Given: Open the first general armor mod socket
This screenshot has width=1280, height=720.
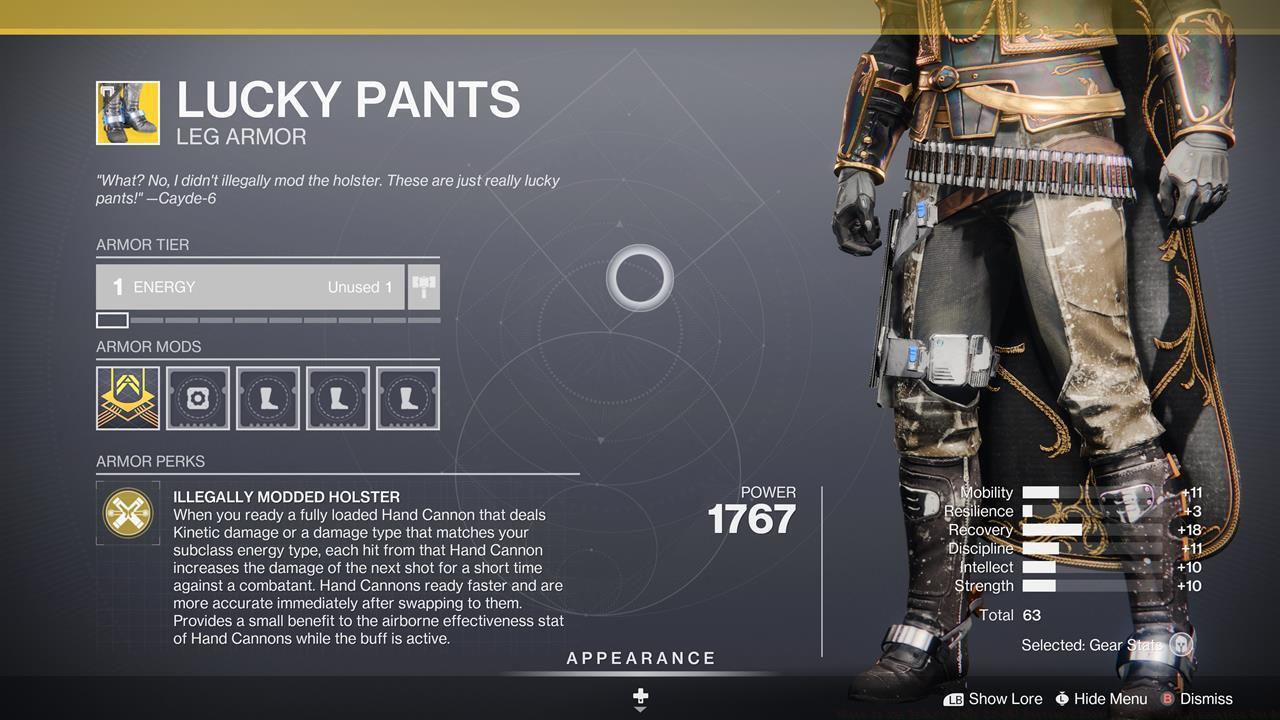Looking at the screenshot, I should 127,397.
